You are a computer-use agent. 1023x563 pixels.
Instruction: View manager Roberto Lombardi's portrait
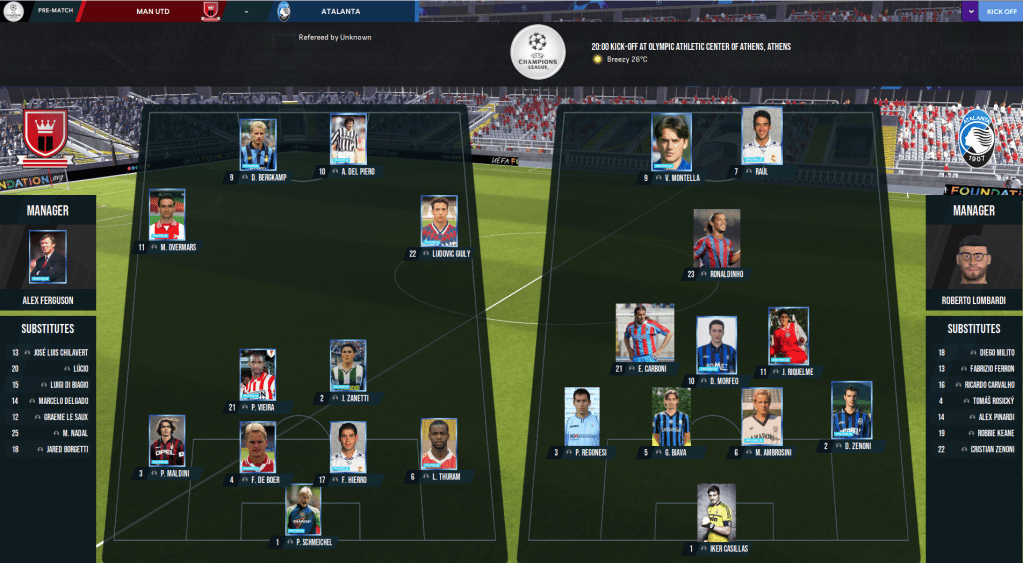coord(974,260)
